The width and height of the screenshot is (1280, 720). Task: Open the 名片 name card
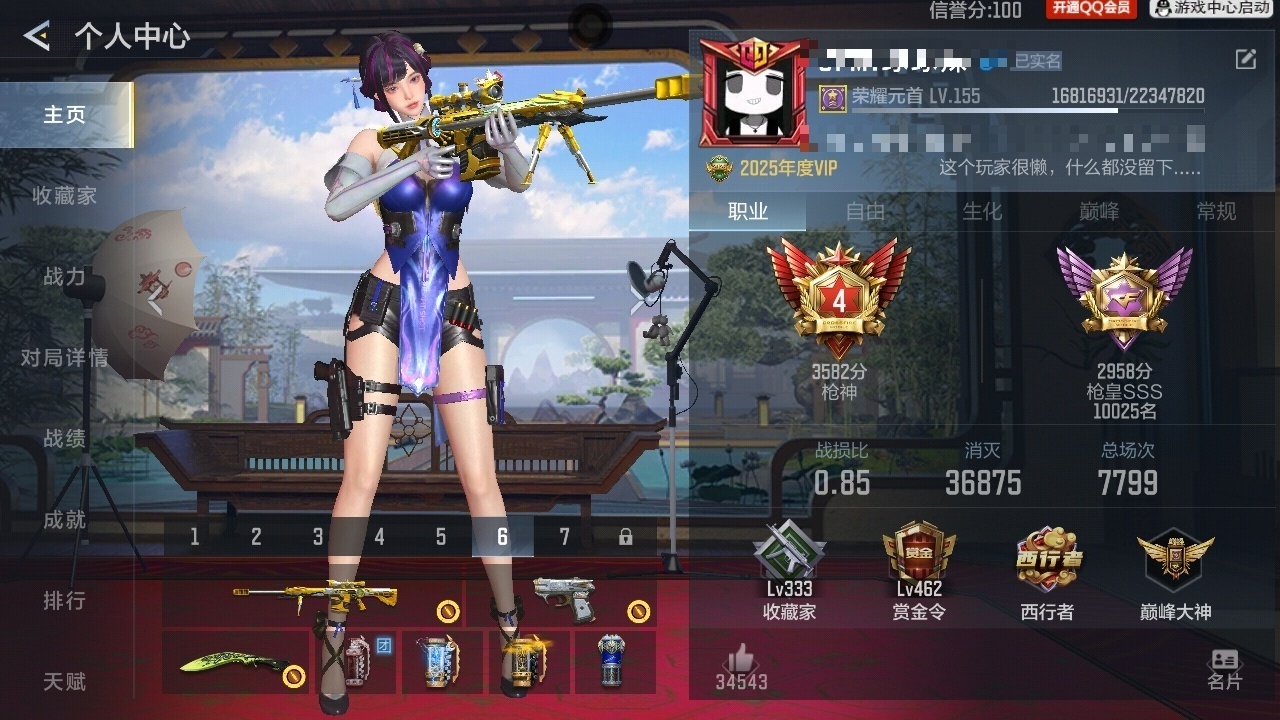(x=1224, y=668)
